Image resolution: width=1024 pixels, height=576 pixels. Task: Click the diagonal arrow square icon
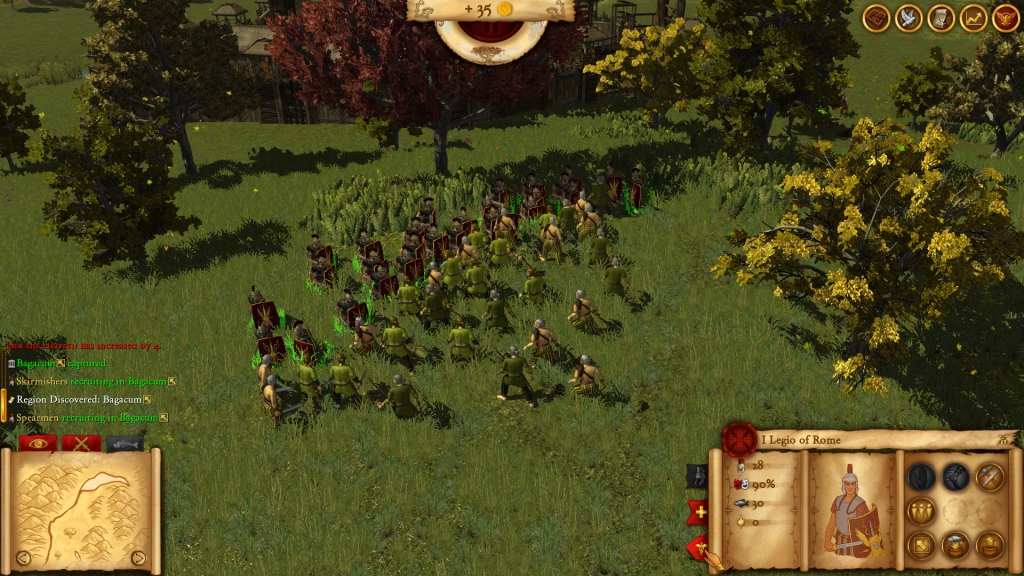point(921,545)
